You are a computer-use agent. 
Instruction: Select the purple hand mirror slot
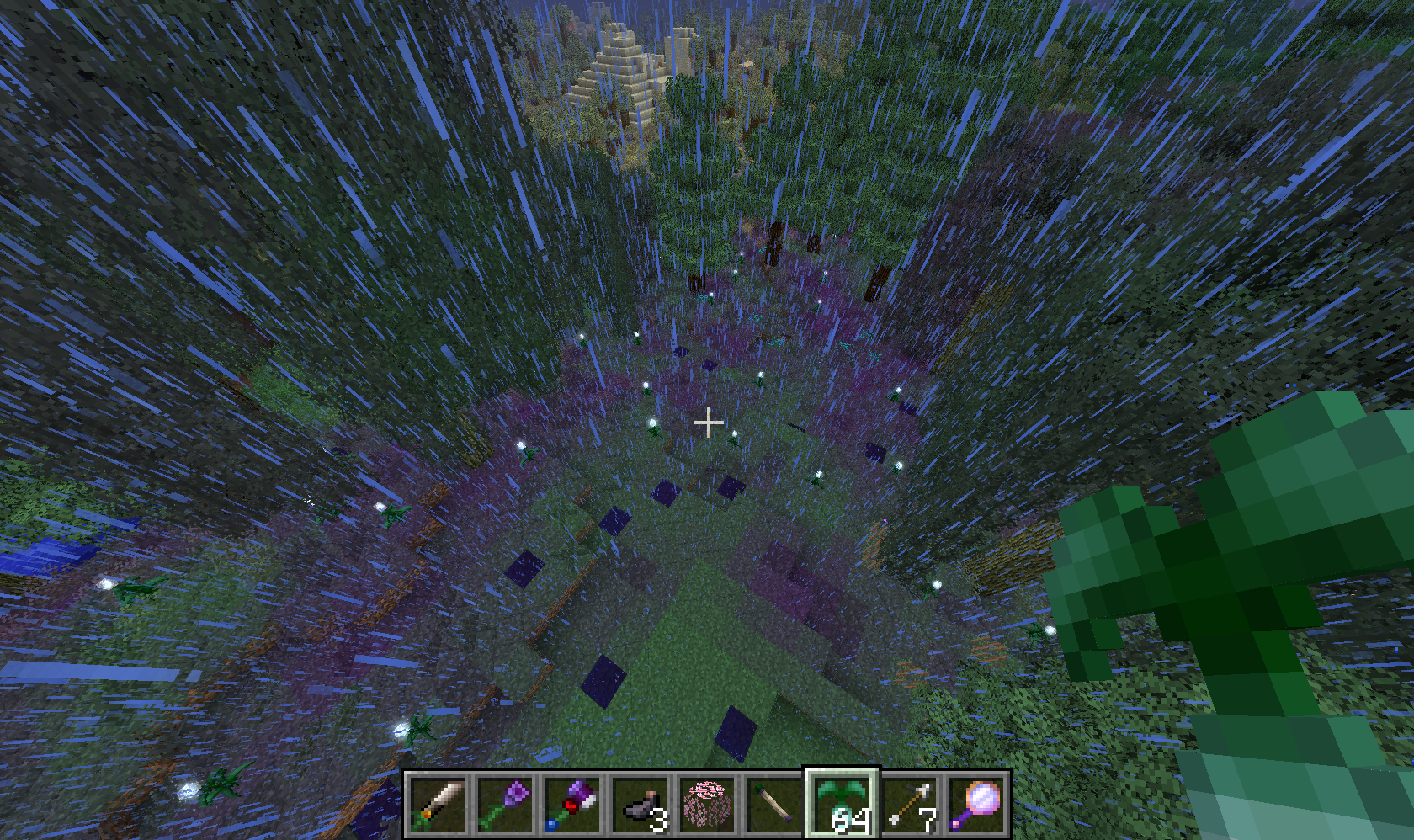[976, 805]
